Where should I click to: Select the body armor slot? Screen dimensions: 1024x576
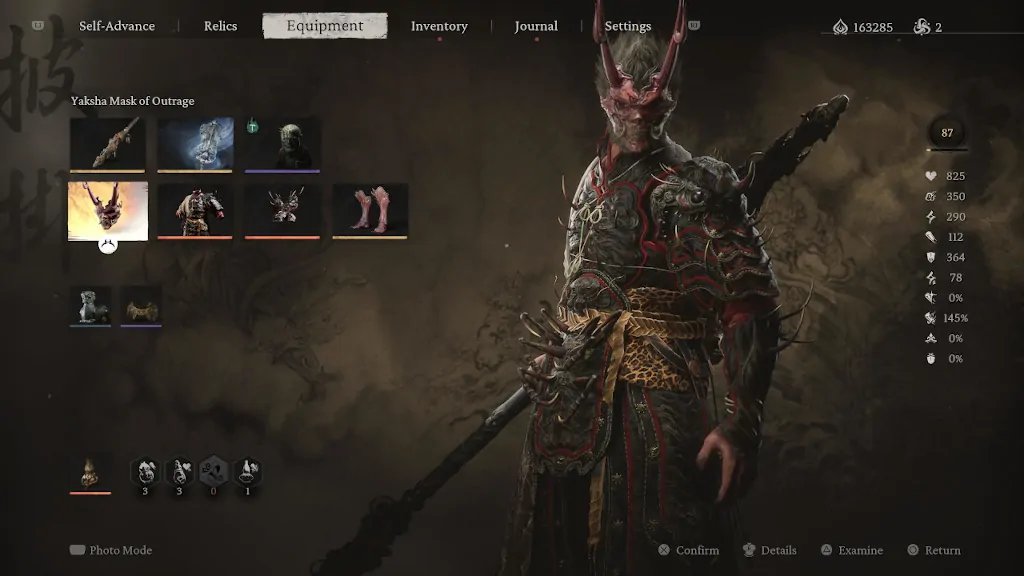195,210
